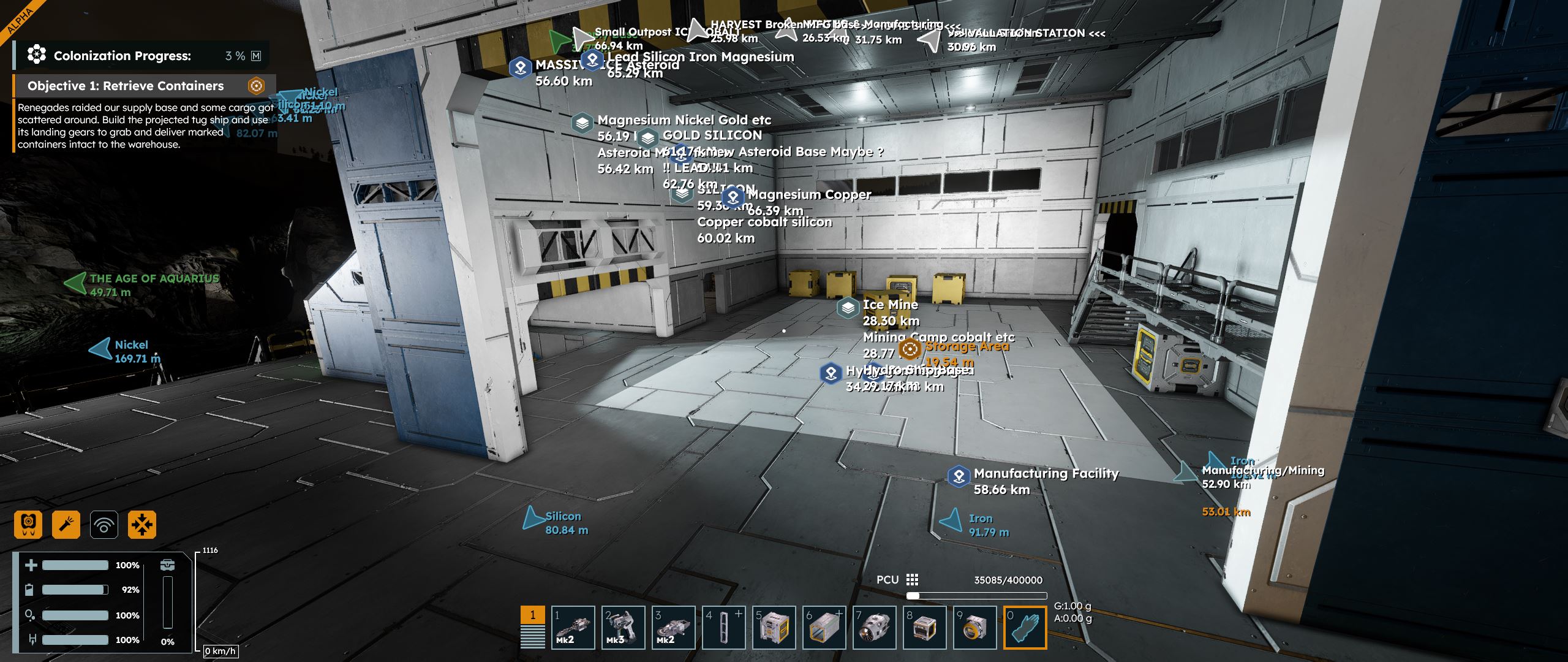The height and width of the screenshot is (662, 1568).
Task: Equip the Mk3 welder in slot 2
Action: click(623, 627)
